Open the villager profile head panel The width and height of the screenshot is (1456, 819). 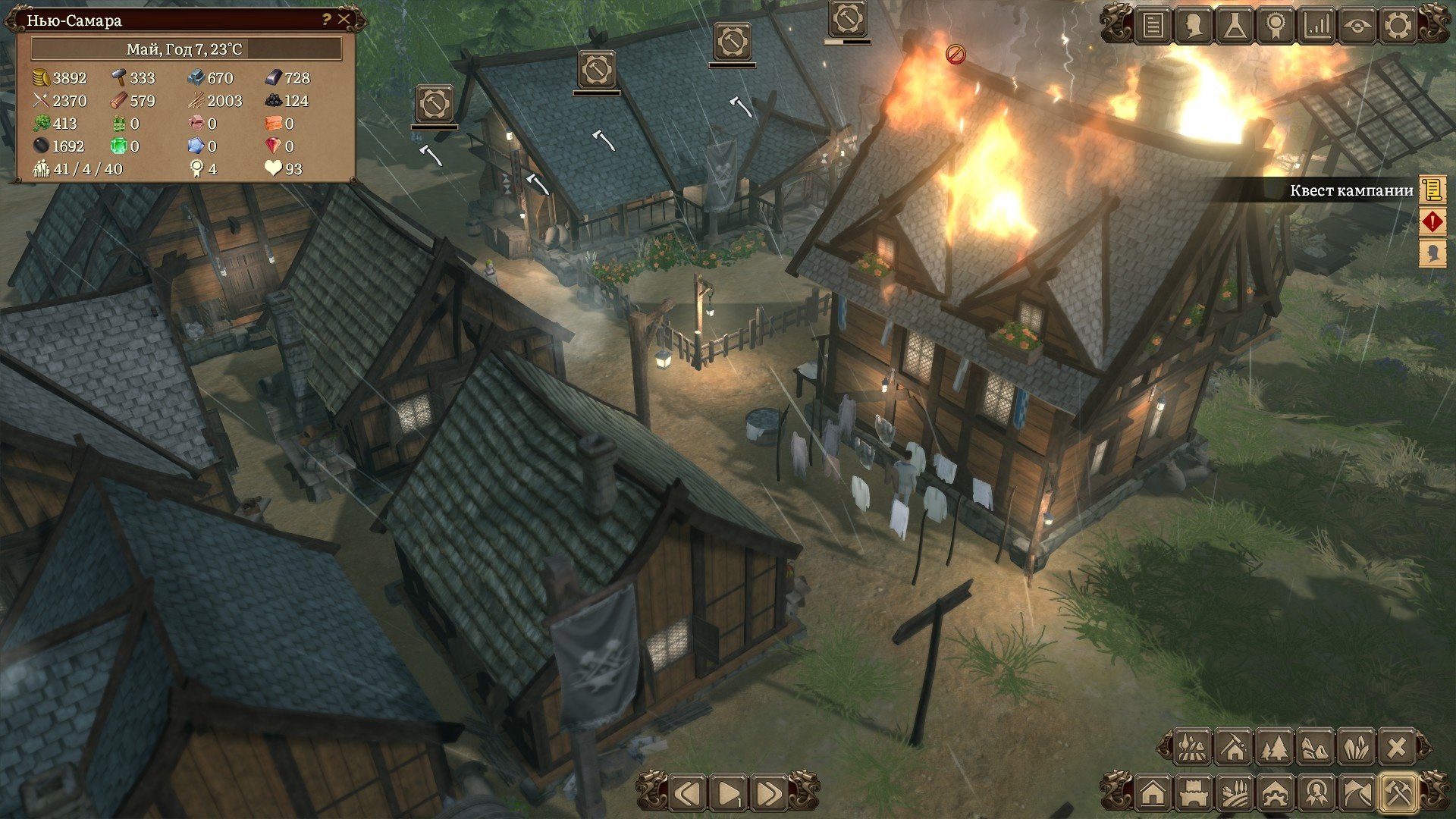[x=1194, y=26]
